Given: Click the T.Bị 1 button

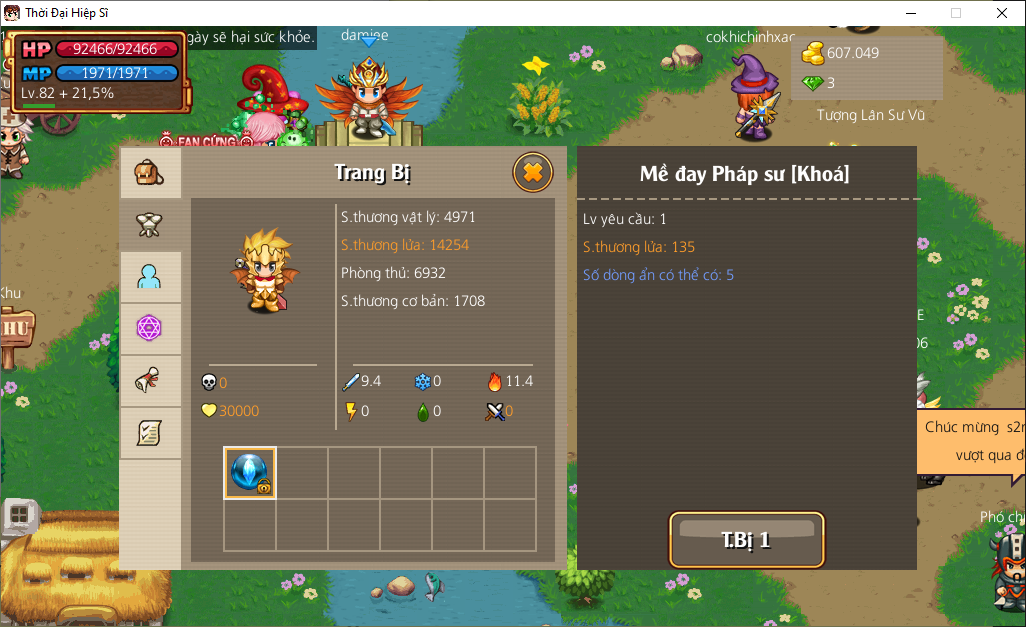Looking at the screenshot, I should (746, 540).
